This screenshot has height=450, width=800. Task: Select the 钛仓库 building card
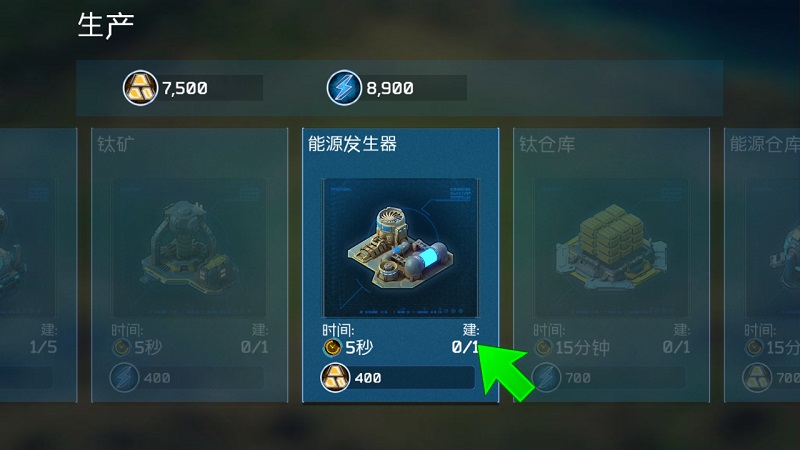(610, 265)
